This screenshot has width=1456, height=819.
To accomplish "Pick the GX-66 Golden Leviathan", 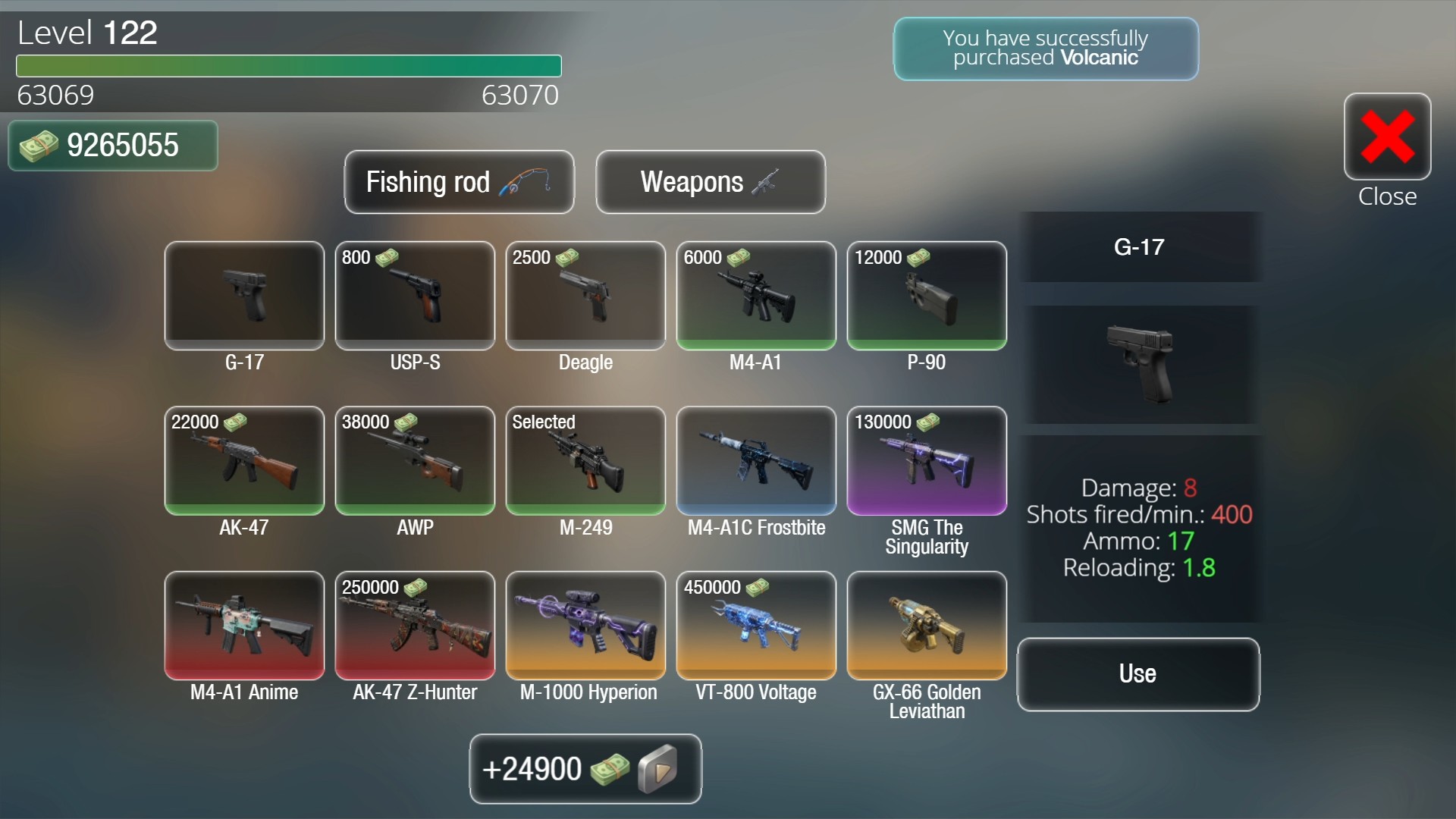I will pos(926,626).
